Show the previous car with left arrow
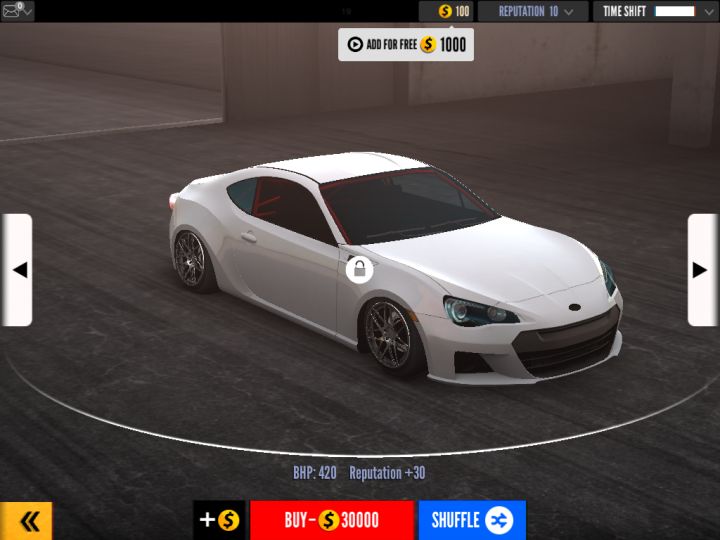This screenshot has height=540, width=720. pyautogui.click(x=17, y=270)
